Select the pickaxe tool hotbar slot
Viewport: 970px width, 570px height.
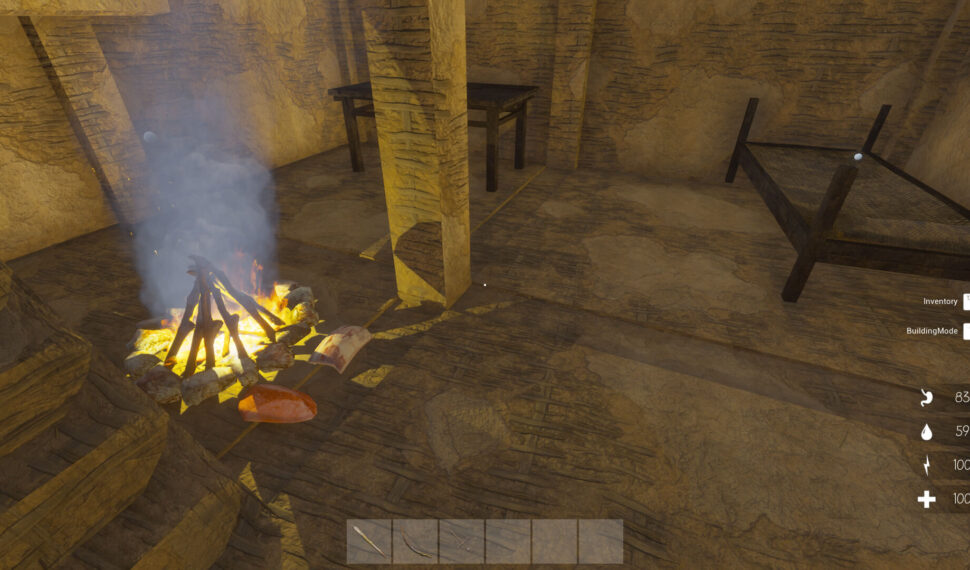pyautogui.click(x=461, y=541)
